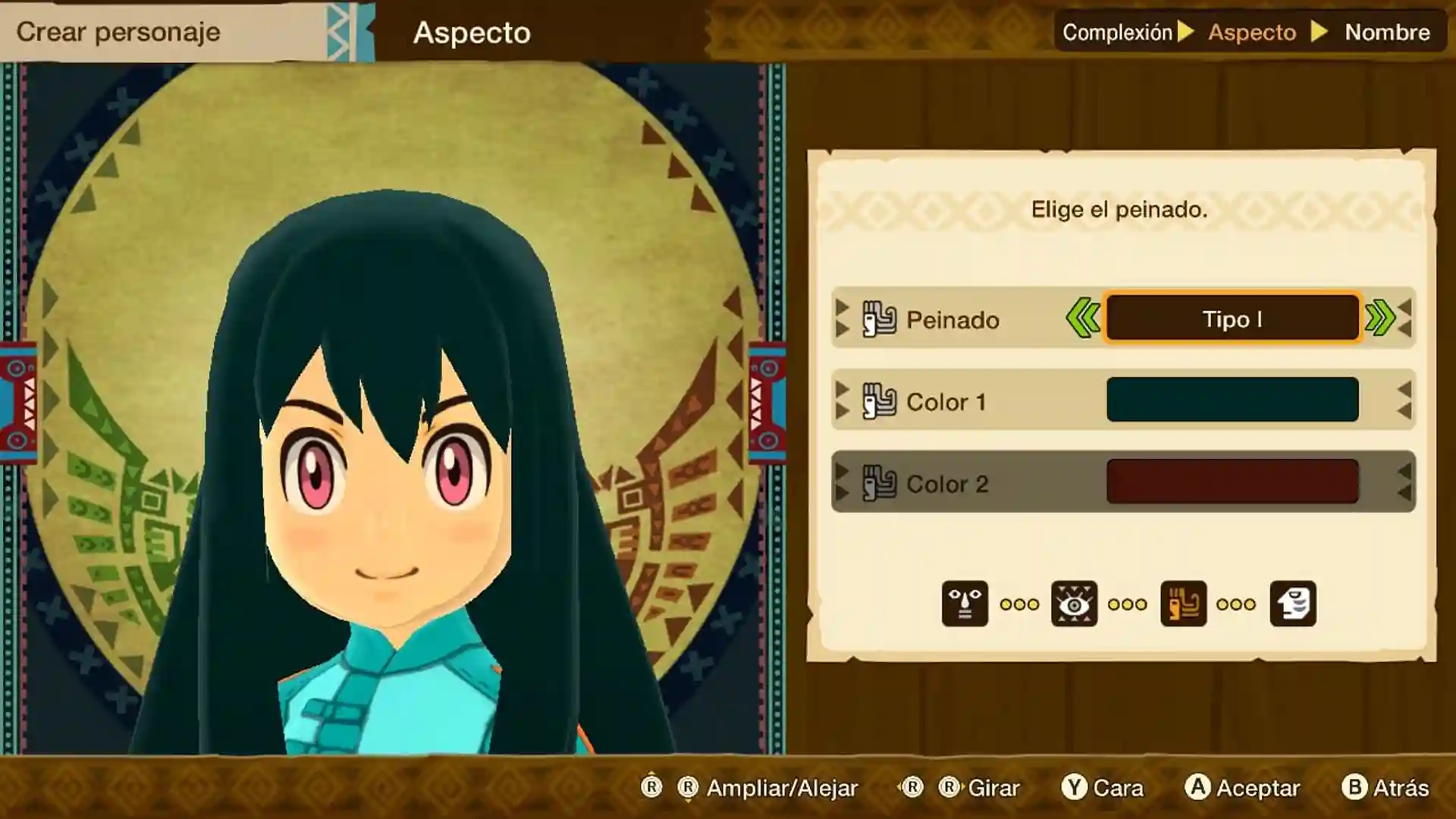Click the left green arrow for Peinado
This screenshot has height=819, width=1456.
click(1083, 319)
